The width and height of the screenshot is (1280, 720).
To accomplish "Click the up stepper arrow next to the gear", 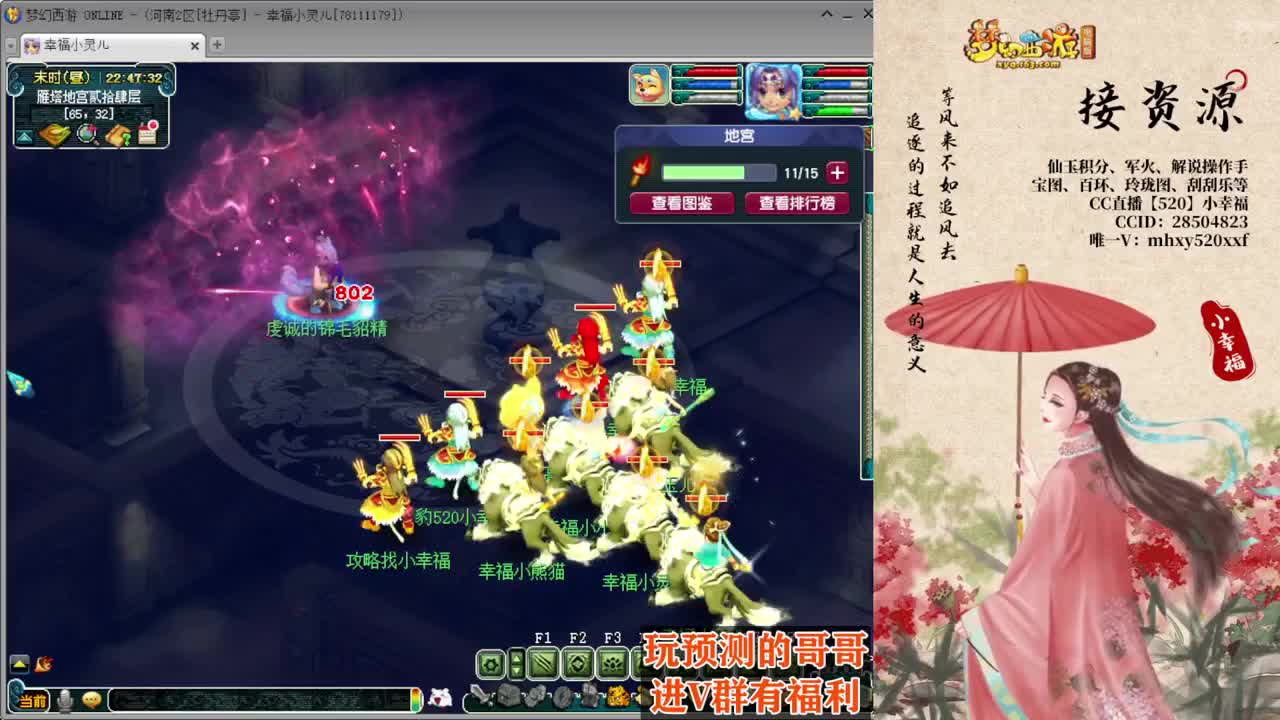I will pos(516,658).
